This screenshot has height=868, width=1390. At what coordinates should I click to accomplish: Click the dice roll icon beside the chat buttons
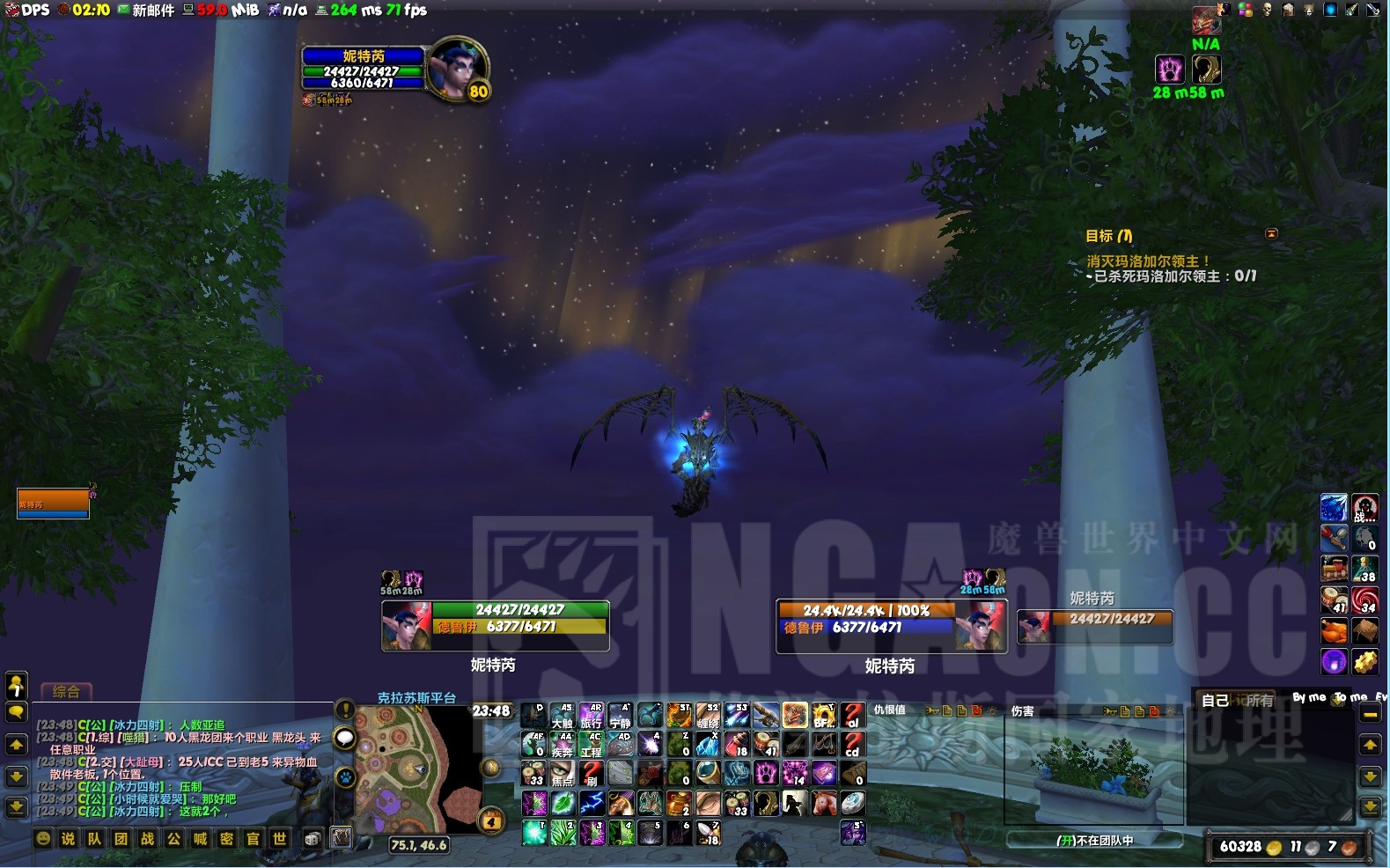coord(313,839)
